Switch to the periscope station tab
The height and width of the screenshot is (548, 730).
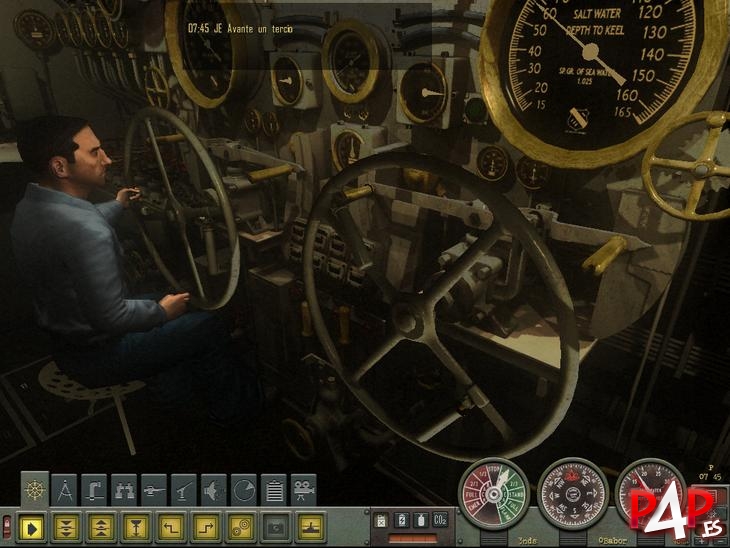point(95,489)
